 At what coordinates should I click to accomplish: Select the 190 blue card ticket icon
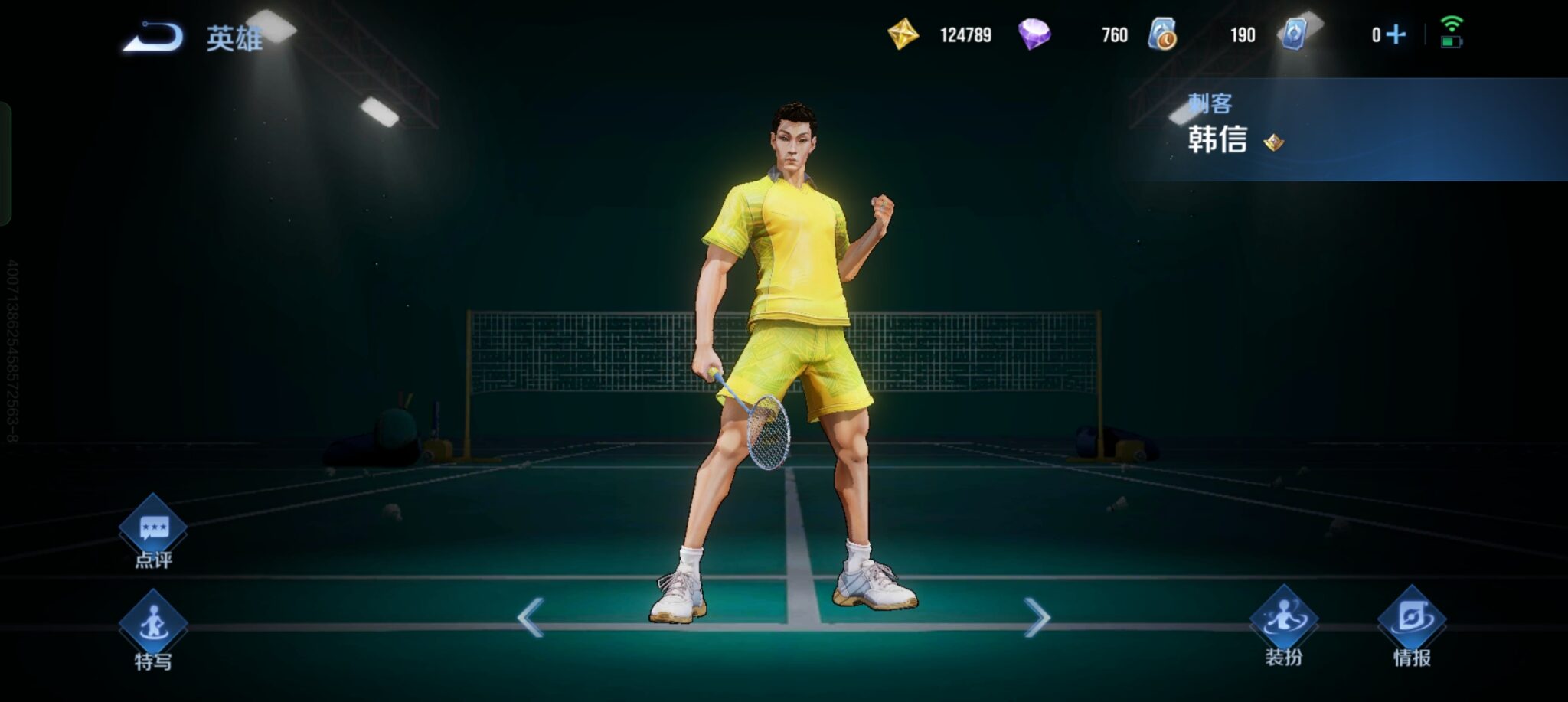pyautogui.click(x=1294, y=34)
